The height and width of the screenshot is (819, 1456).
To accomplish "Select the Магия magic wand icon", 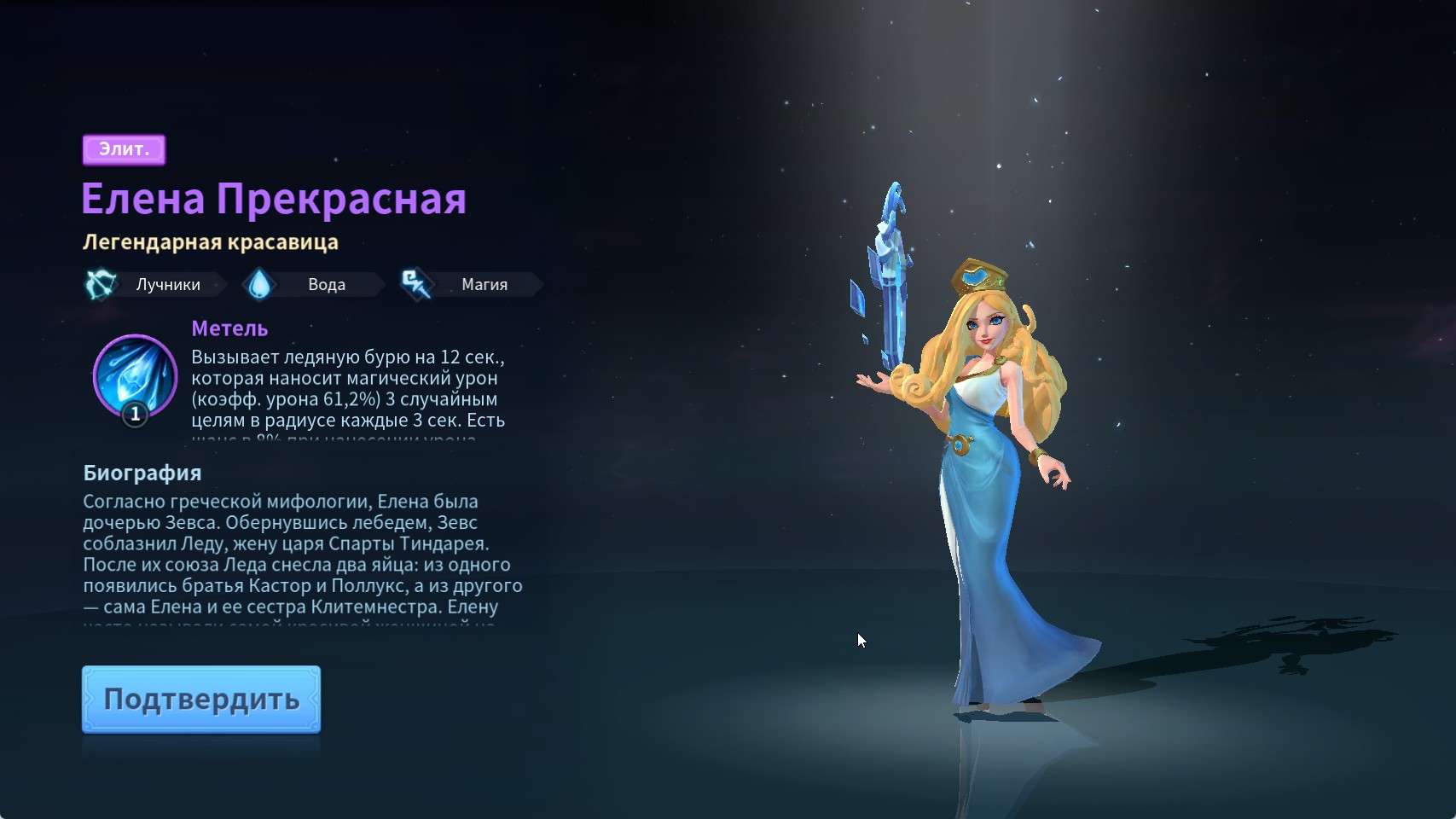I will tap(415, 284).
